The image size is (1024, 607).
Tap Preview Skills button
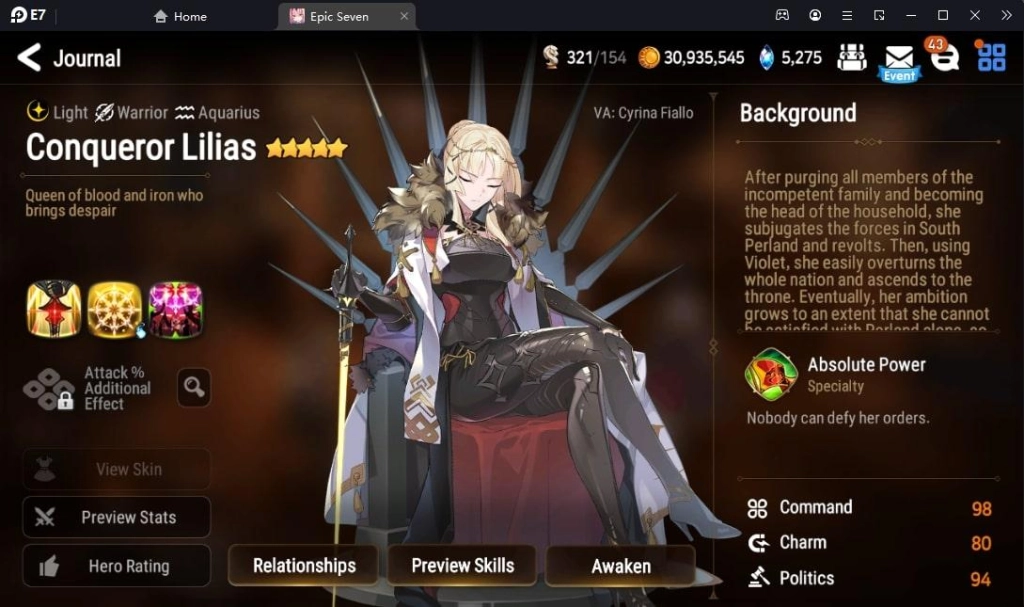coord(462,566)
